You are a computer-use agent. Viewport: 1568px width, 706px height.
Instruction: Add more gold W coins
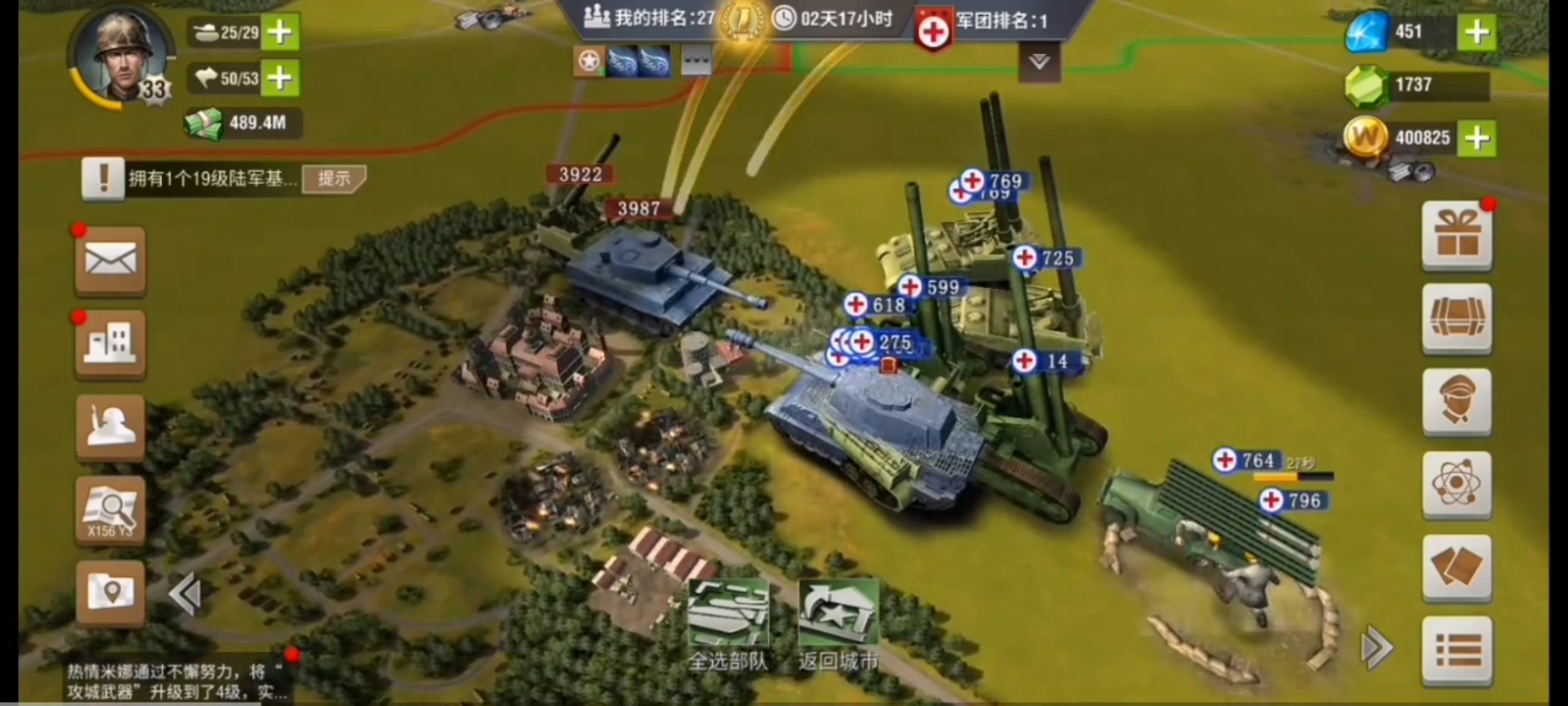click(1477, 138)
